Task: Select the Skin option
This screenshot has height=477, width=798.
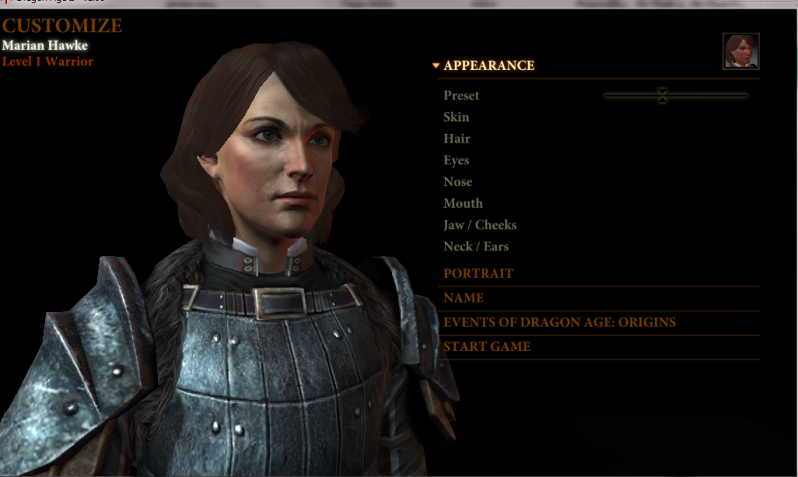Action: 456,117
